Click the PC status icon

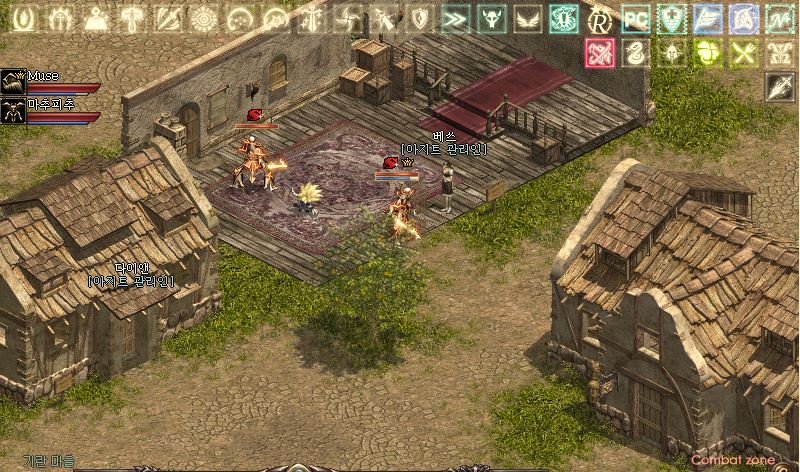tap(635, 18)
